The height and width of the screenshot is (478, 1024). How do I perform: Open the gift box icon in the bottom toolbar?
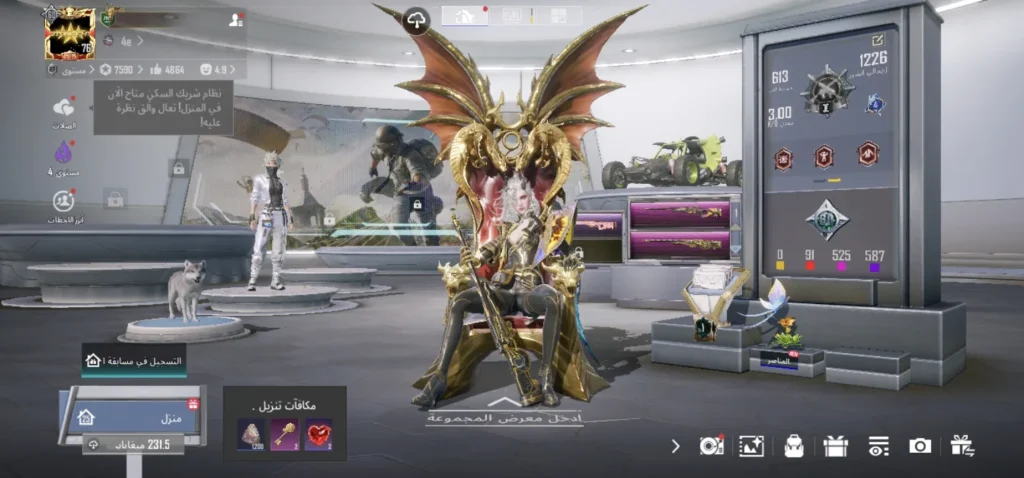(836, 446)
